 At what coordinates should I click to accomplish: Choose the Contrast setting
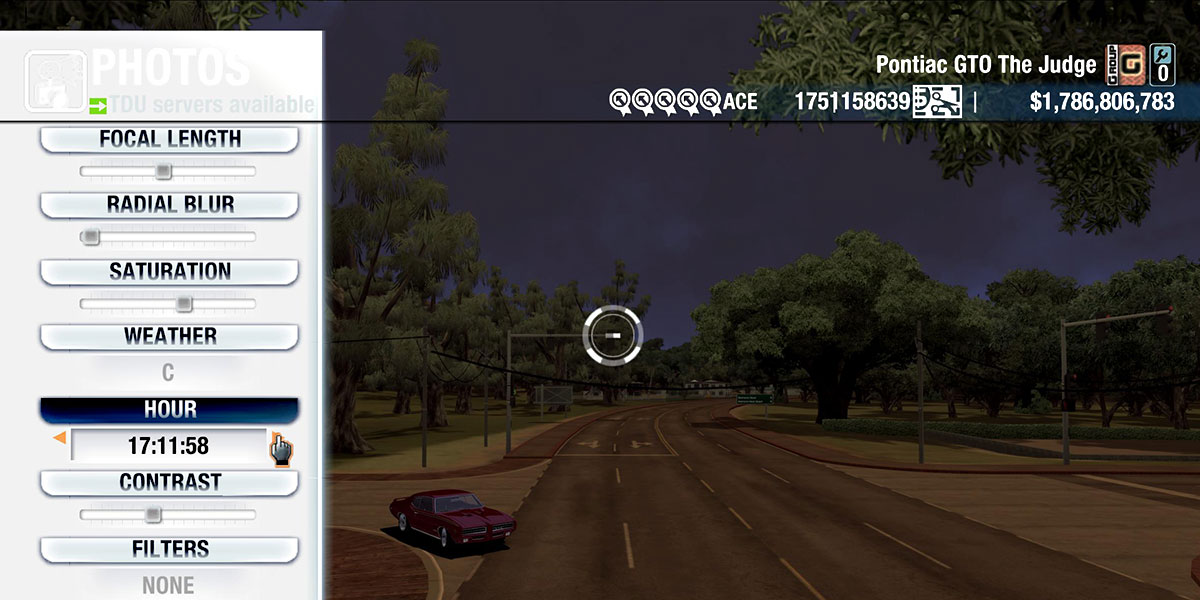[169, 483]
